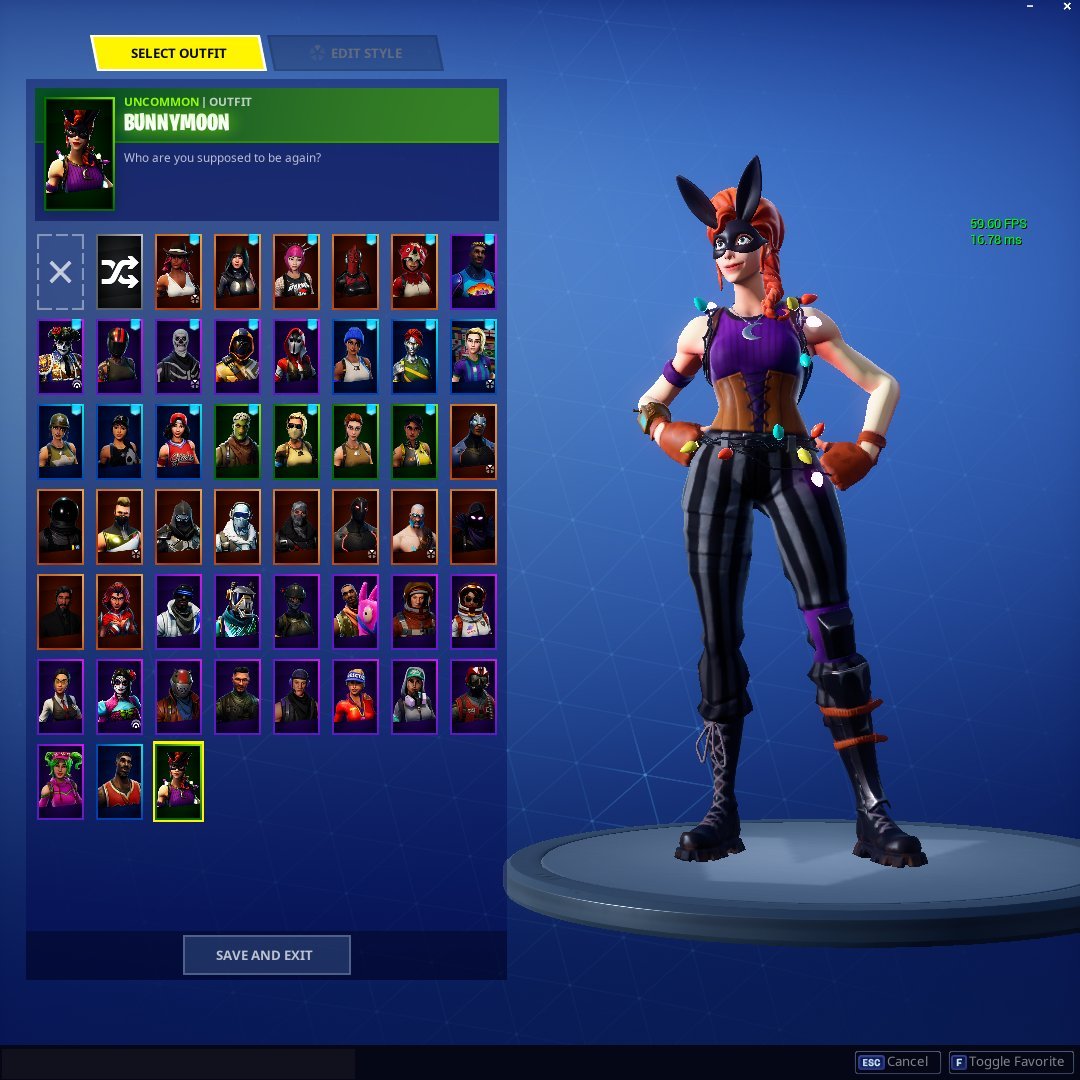Select the Rust Lord outfit
The width and height of the screenshot is (1080, 1080).
(178, 697)
